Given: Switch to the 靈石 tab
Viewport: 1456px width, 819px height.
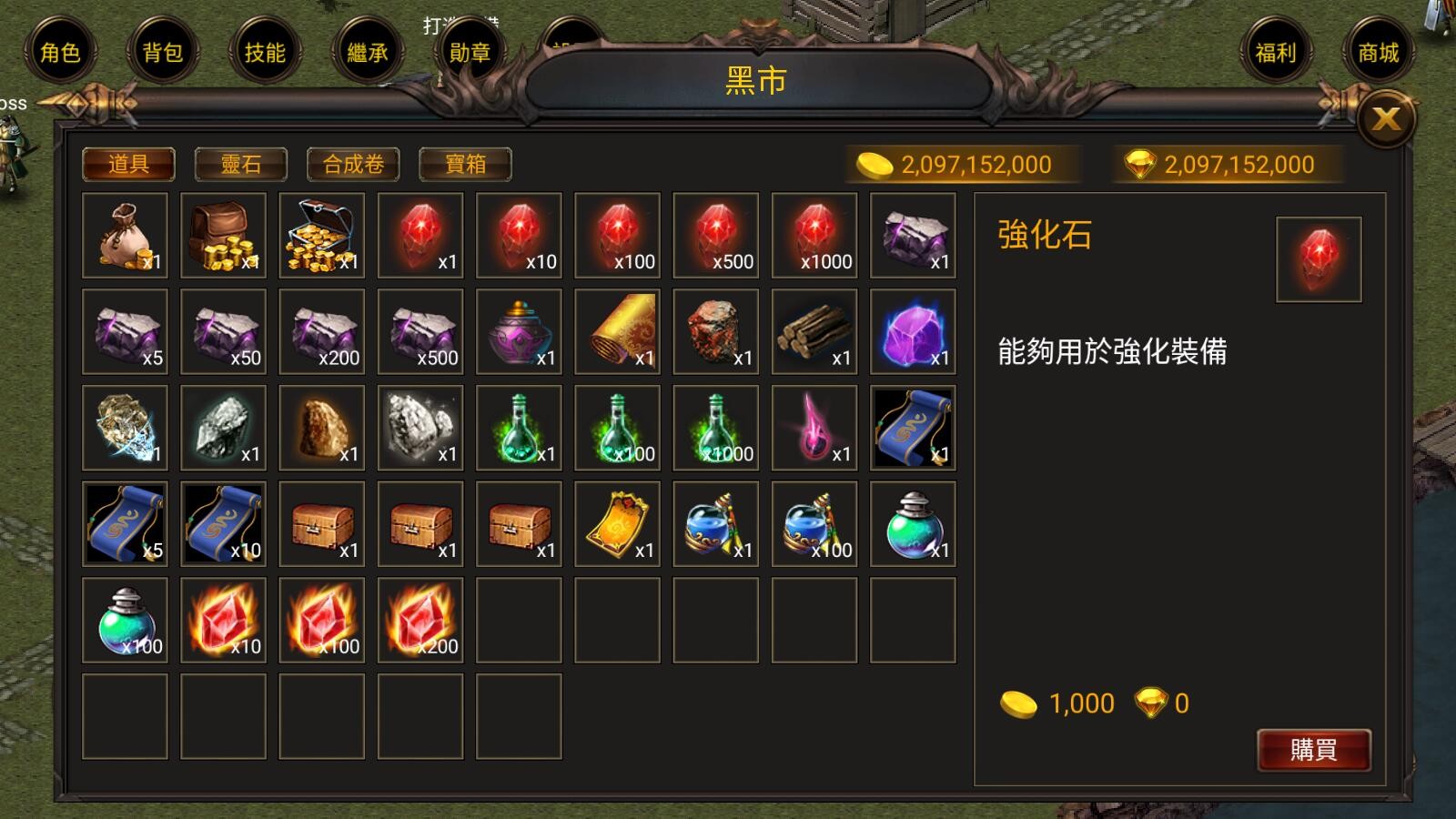Looking at the screenshot, I should 239,164.
